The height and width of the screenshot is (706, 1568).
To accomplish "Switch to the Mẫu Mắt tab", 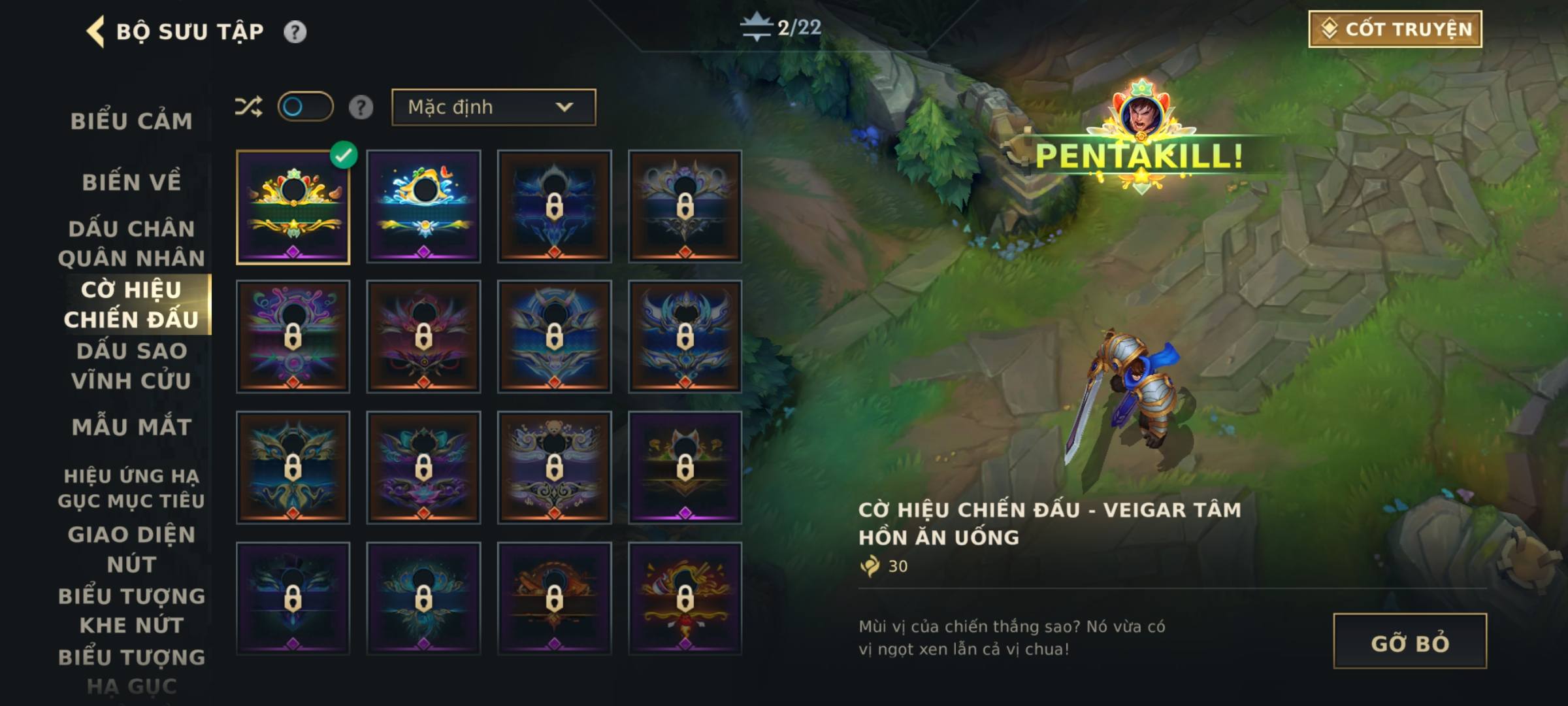I will (131, 427).
